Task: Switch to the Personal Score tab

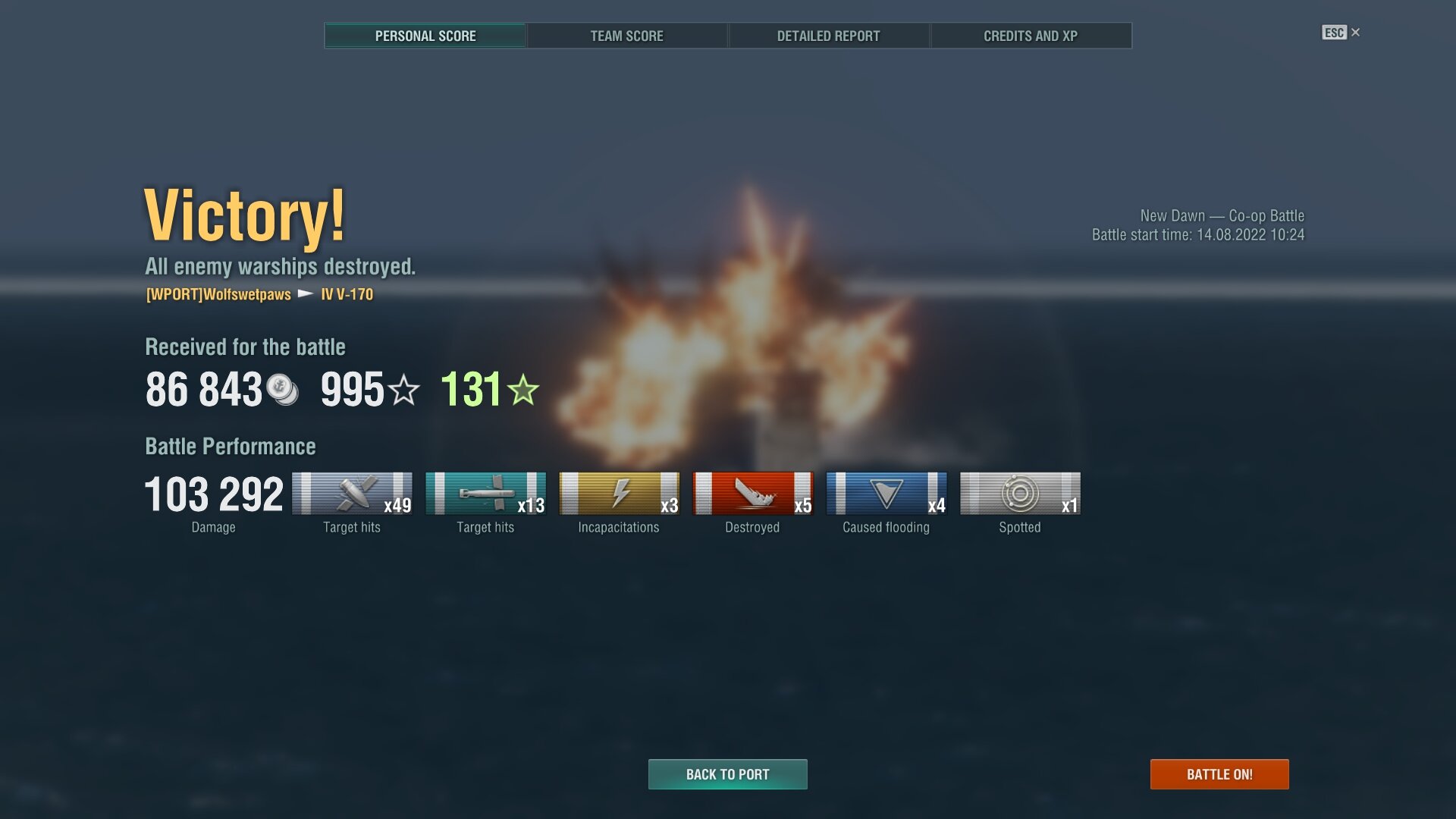Action: click(425, 36)
